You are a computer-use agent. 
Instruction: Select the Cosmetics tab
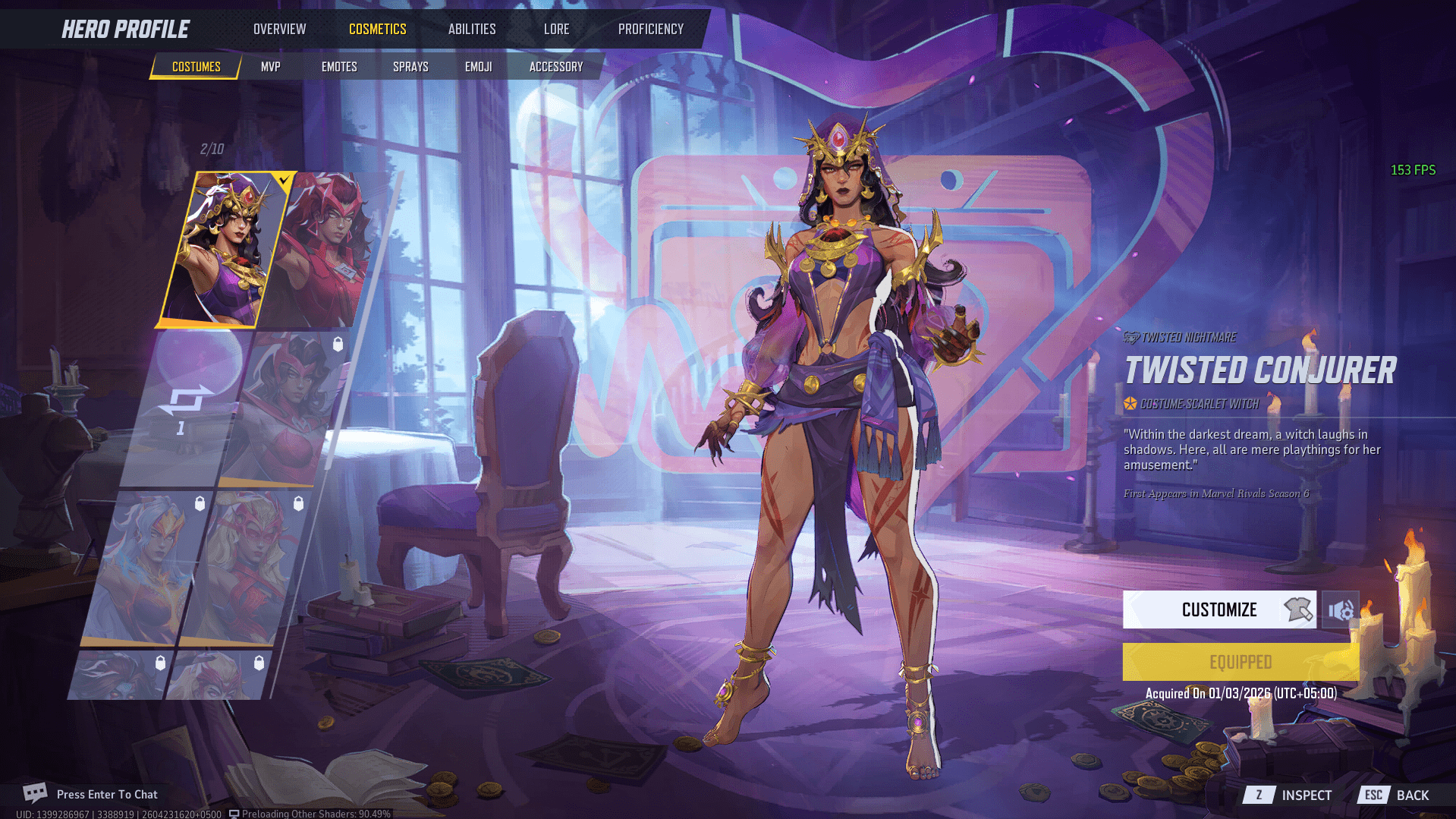click(x=377, y=29)
